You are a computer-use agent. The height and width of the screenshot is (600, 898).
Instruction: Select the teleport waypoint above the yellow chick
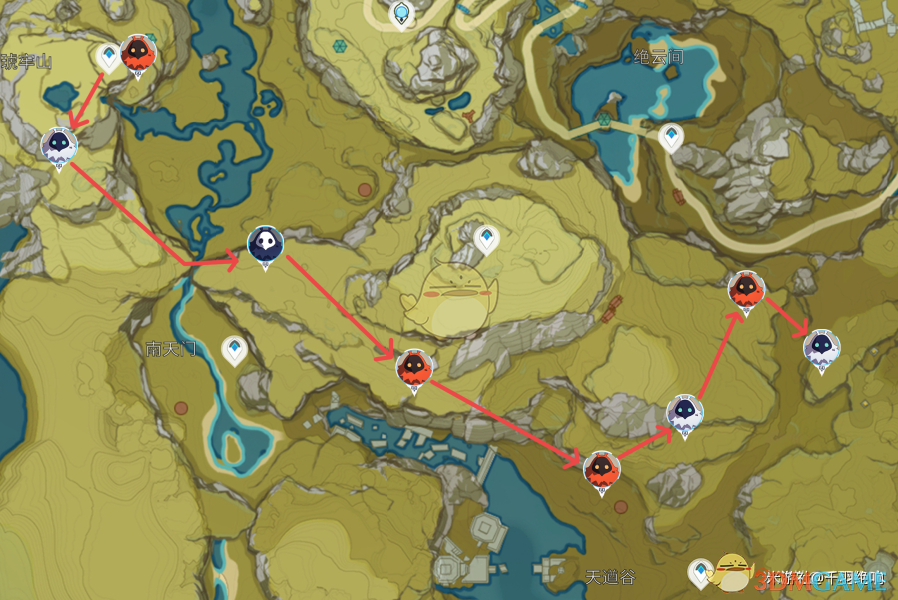[x=486, y=239]
